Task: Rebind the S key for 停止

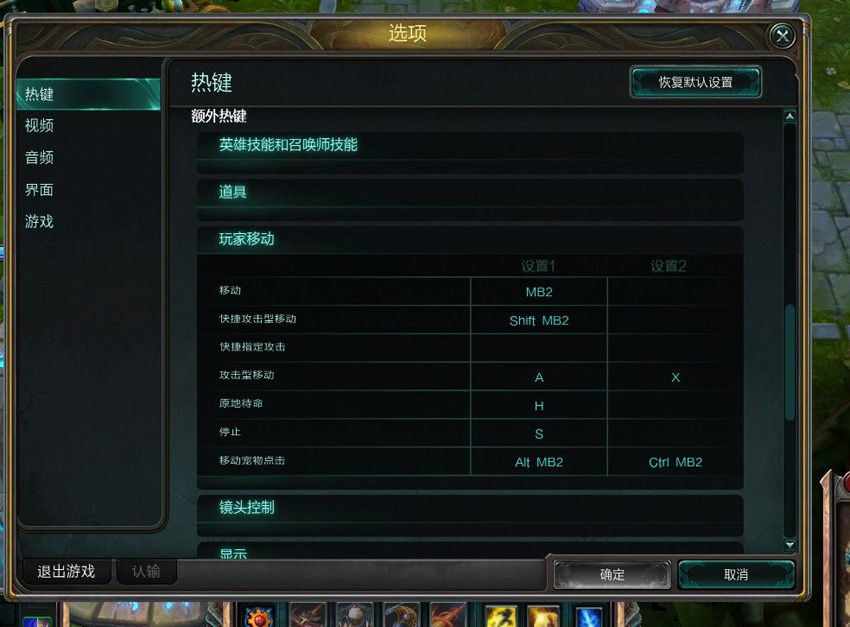Action: pyautogui.click(x=539, y=434)
